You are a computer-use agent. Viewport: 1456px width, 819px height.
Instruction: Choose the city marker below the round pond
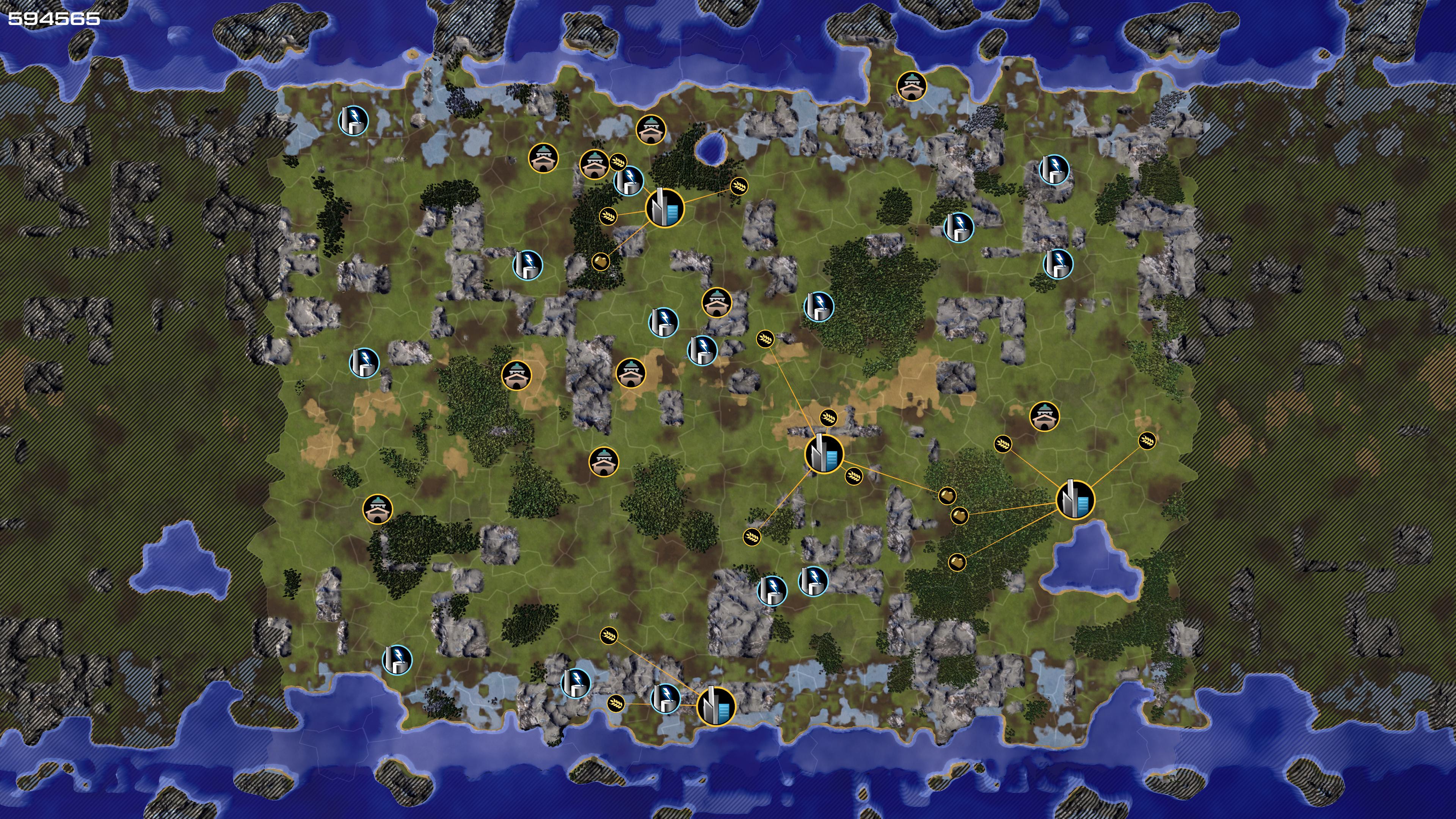665,208
